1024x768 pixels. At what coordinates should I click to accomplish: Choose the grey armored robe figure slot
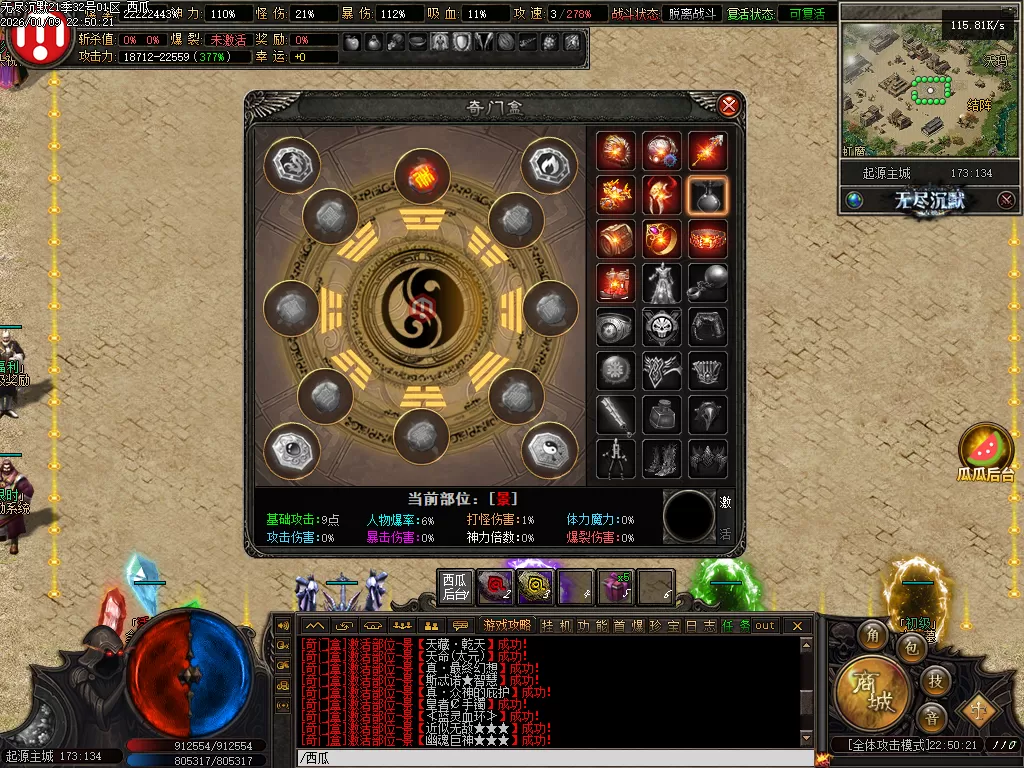click(662, 283)
